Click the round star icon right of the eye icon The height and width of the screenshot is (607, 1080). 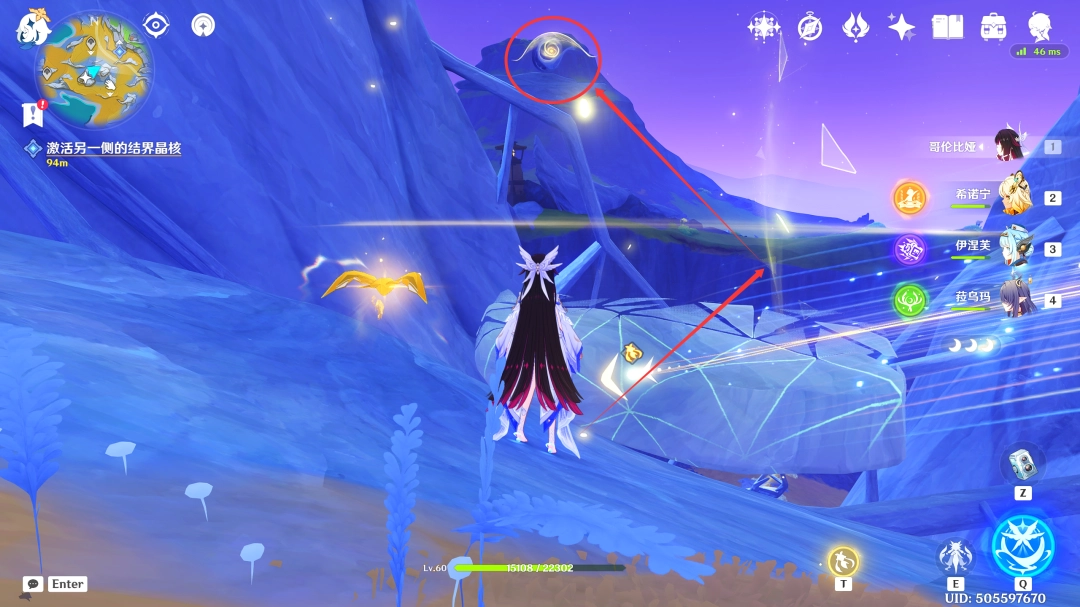(203, 25)
